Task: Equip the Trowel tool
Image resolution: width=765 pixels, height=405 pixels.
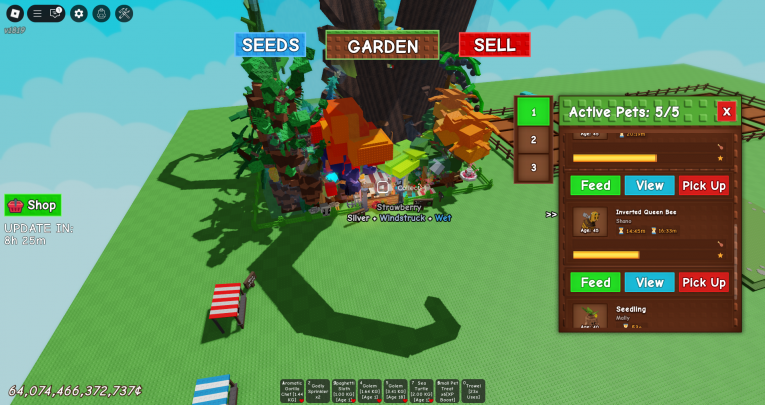Action: [473, 391]
